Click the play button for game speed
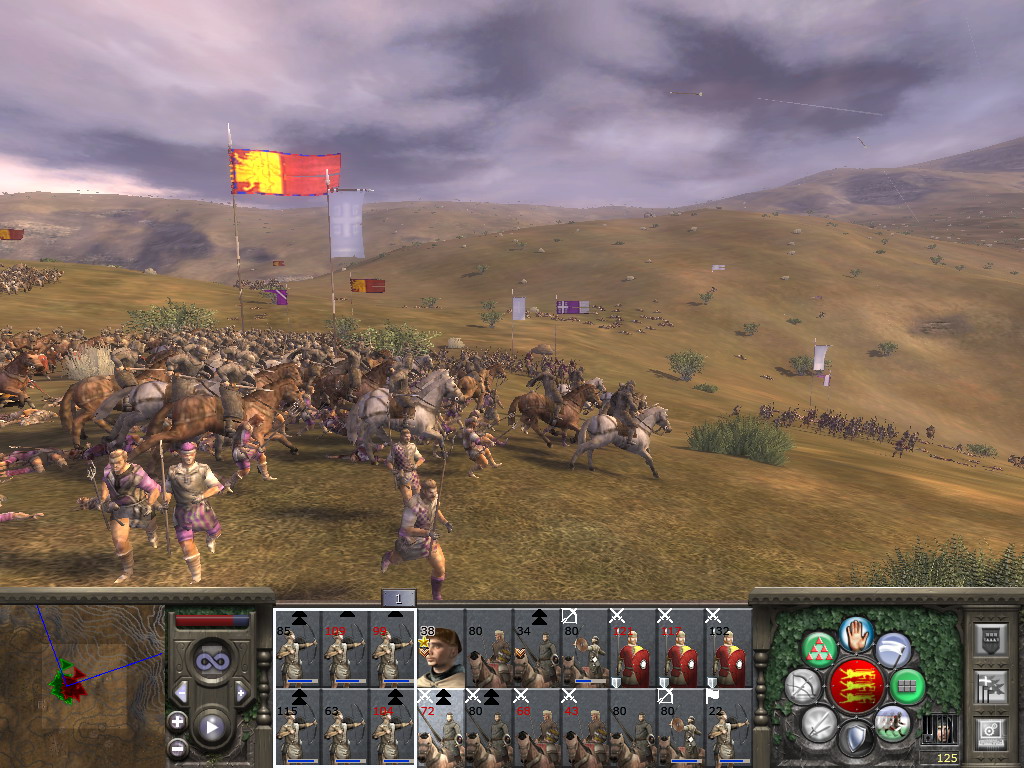 pos(212,728)
